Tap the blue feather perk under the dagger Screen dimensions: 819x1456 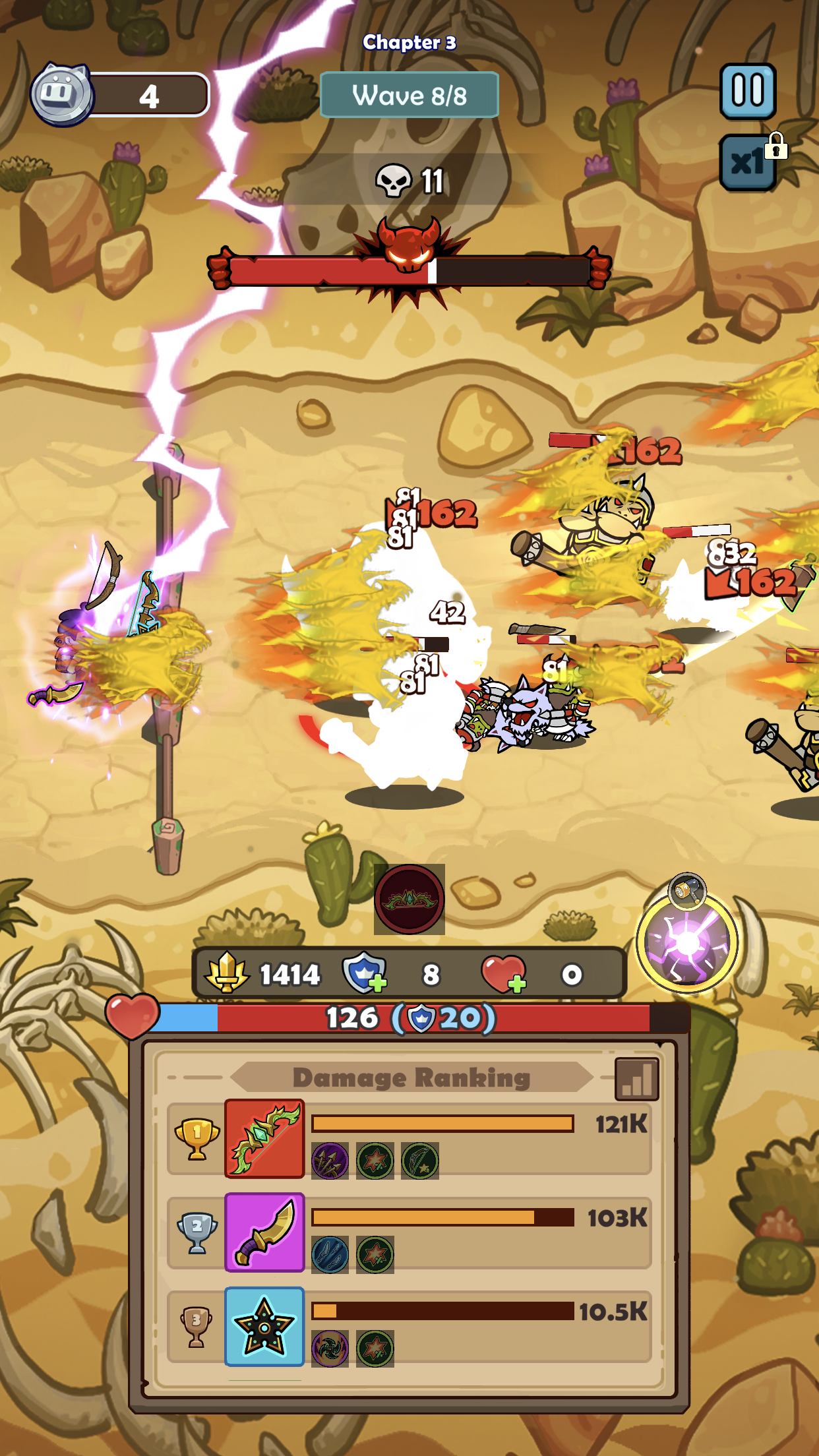[330, 1254]
